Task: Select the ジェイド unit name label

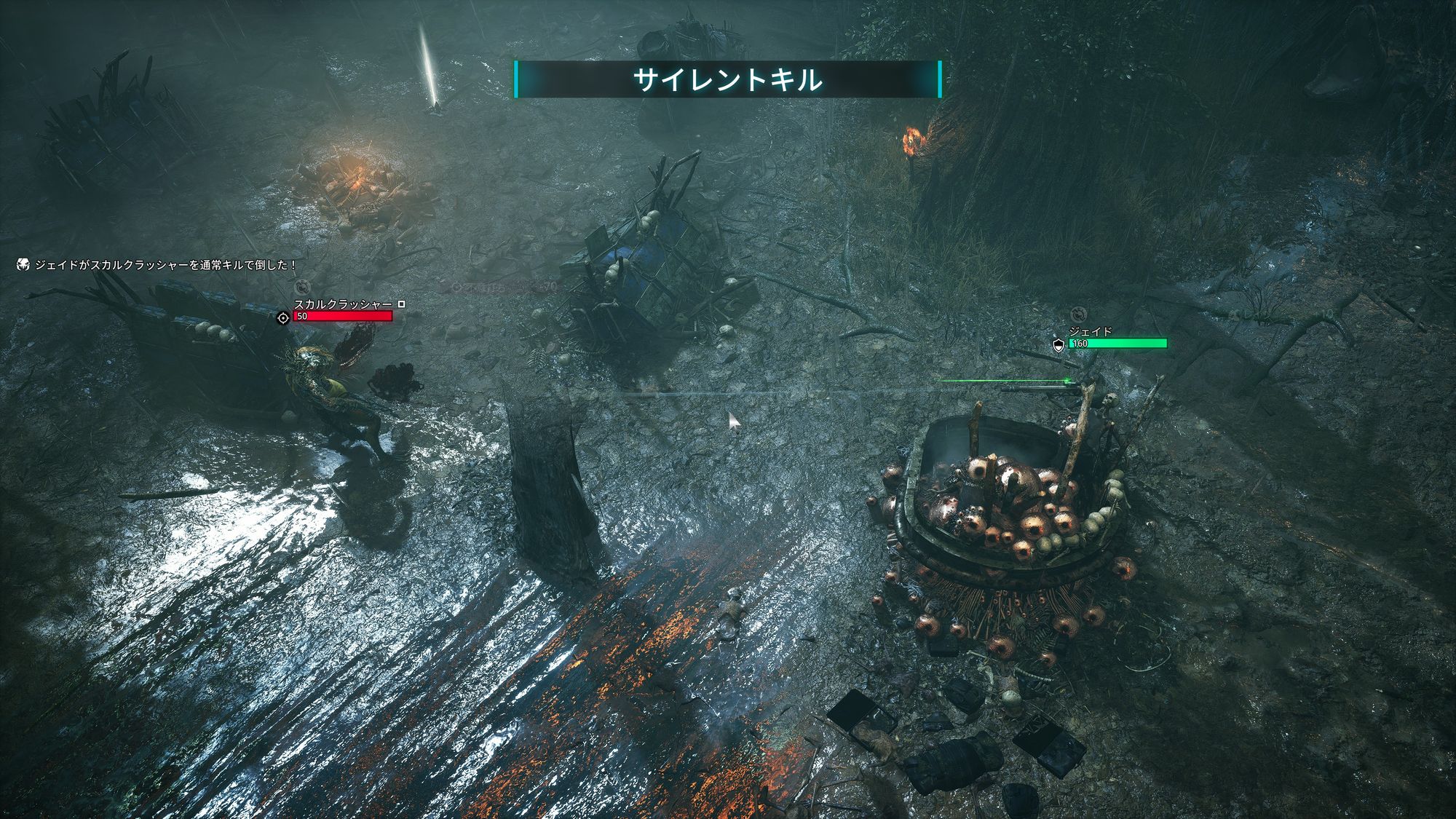Action: 1090,332
